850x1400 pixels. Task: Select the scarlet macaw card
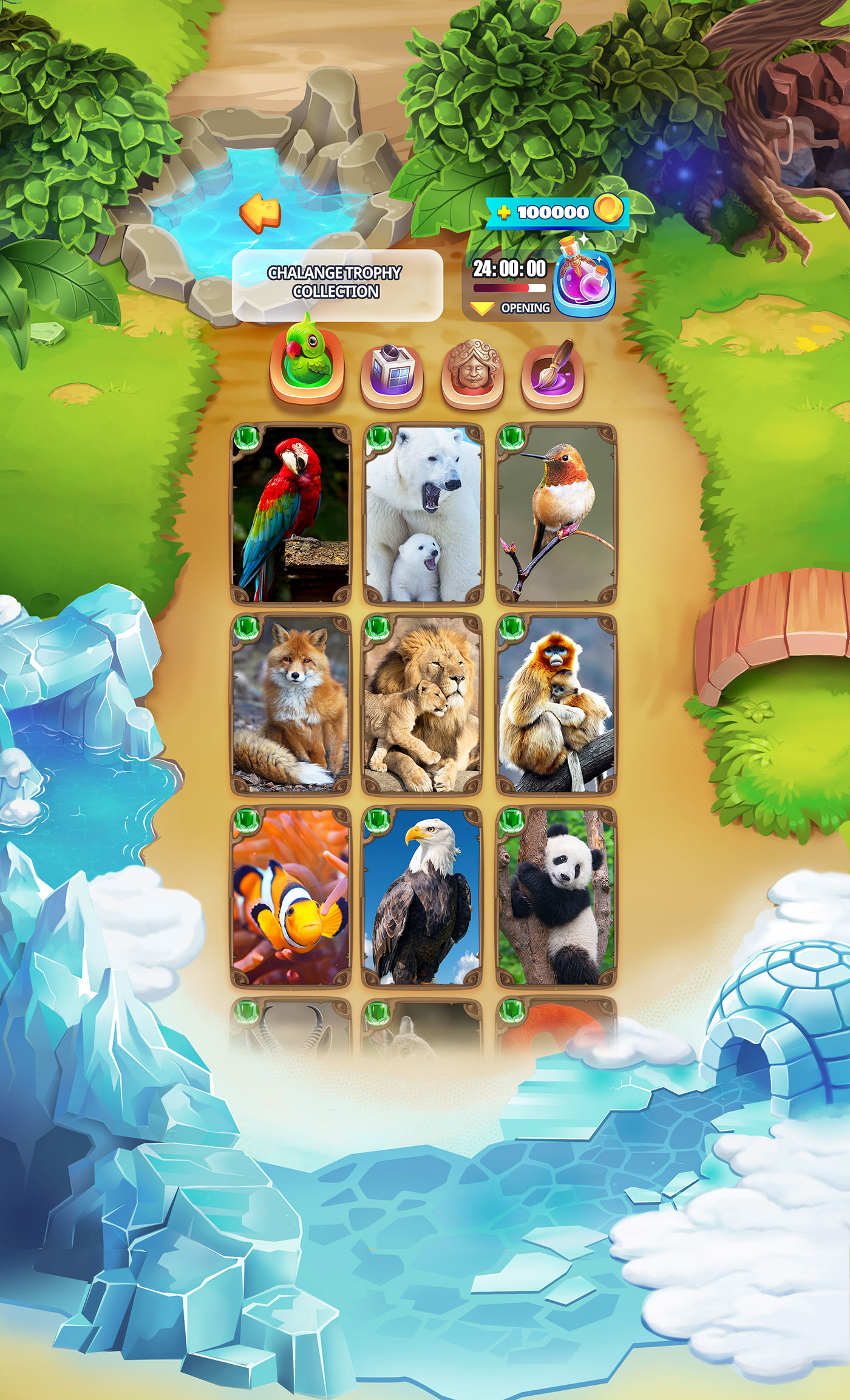tap(291, 514)
